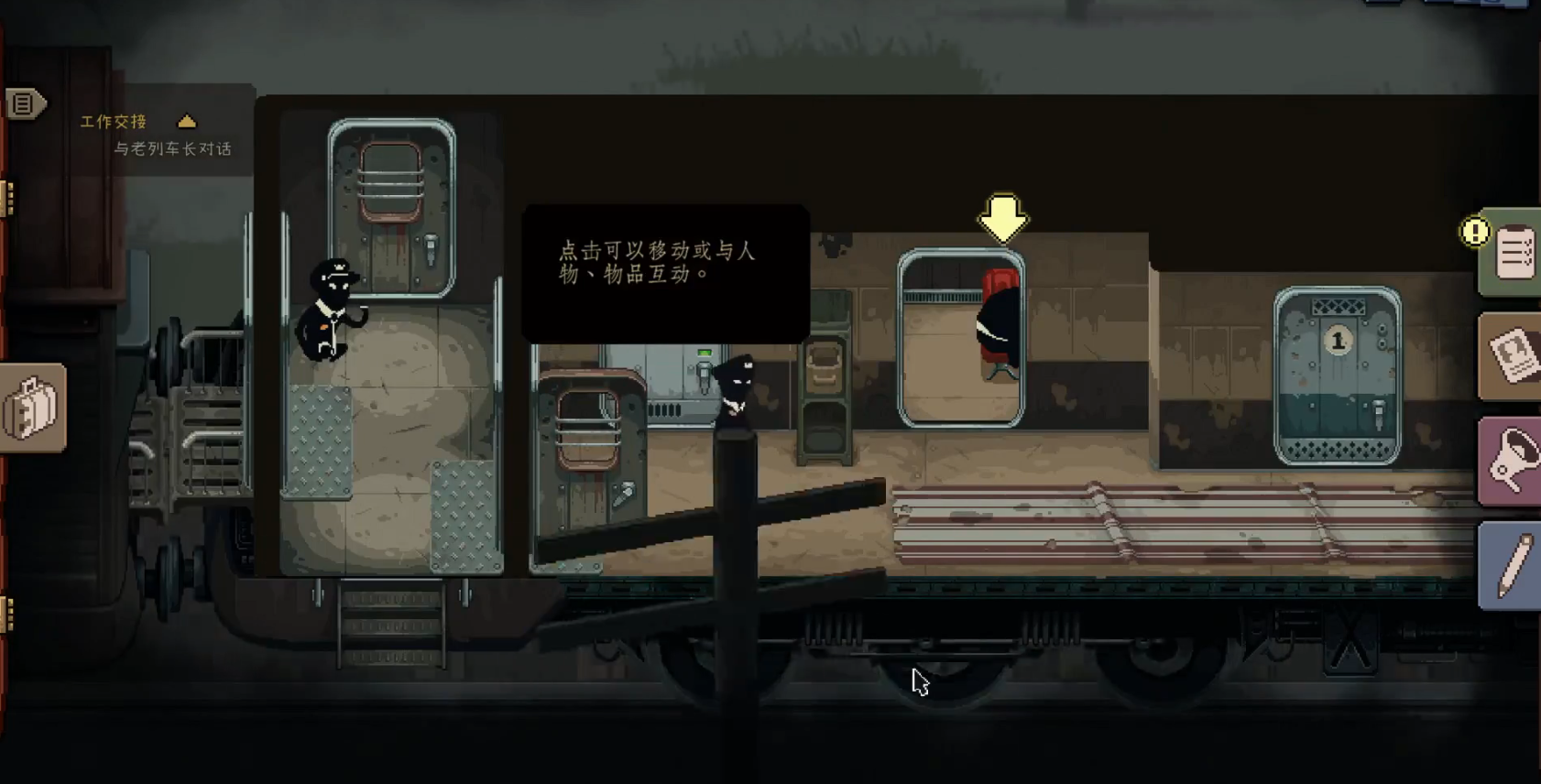The height and width of the screenshot is (784, 1541).
Task: Select the megaphone announcement tool
Action: (1514, 458)
